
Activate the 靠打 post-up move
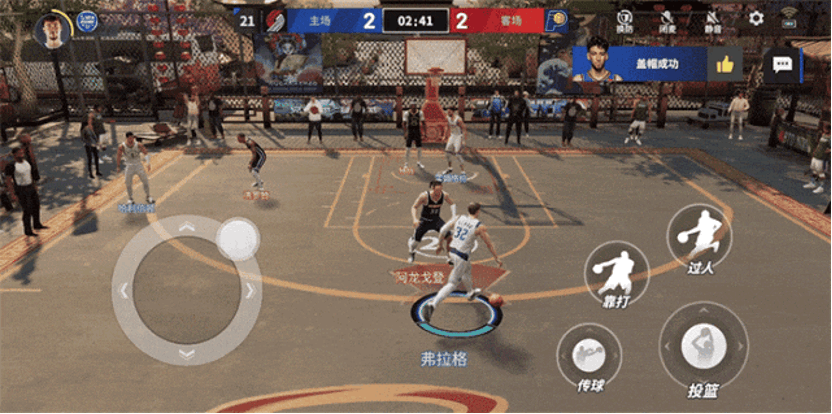click(x=616, y=271)
